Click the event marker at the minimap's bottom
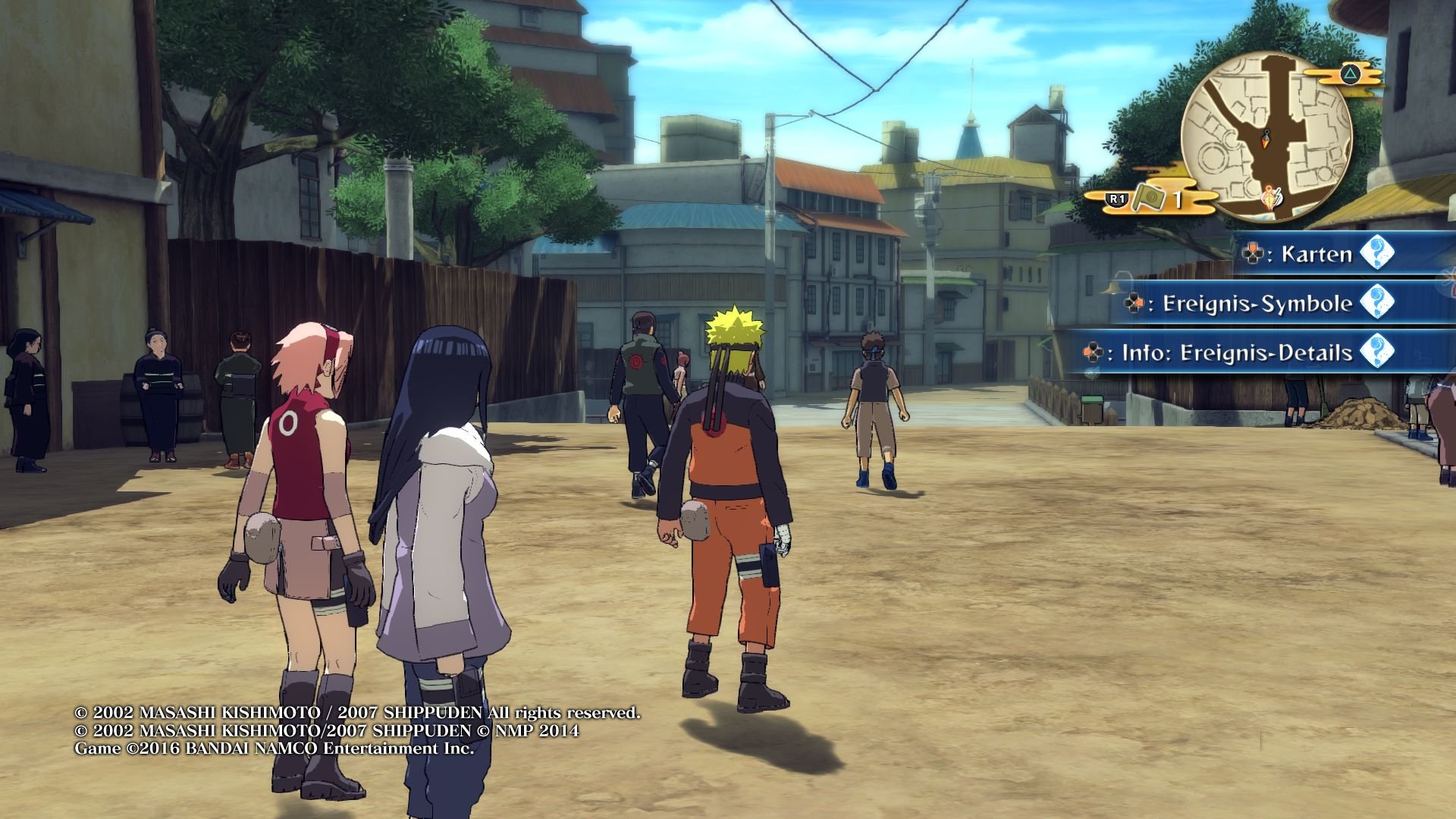This screenshot has height=819, width=1456. 1270,196
